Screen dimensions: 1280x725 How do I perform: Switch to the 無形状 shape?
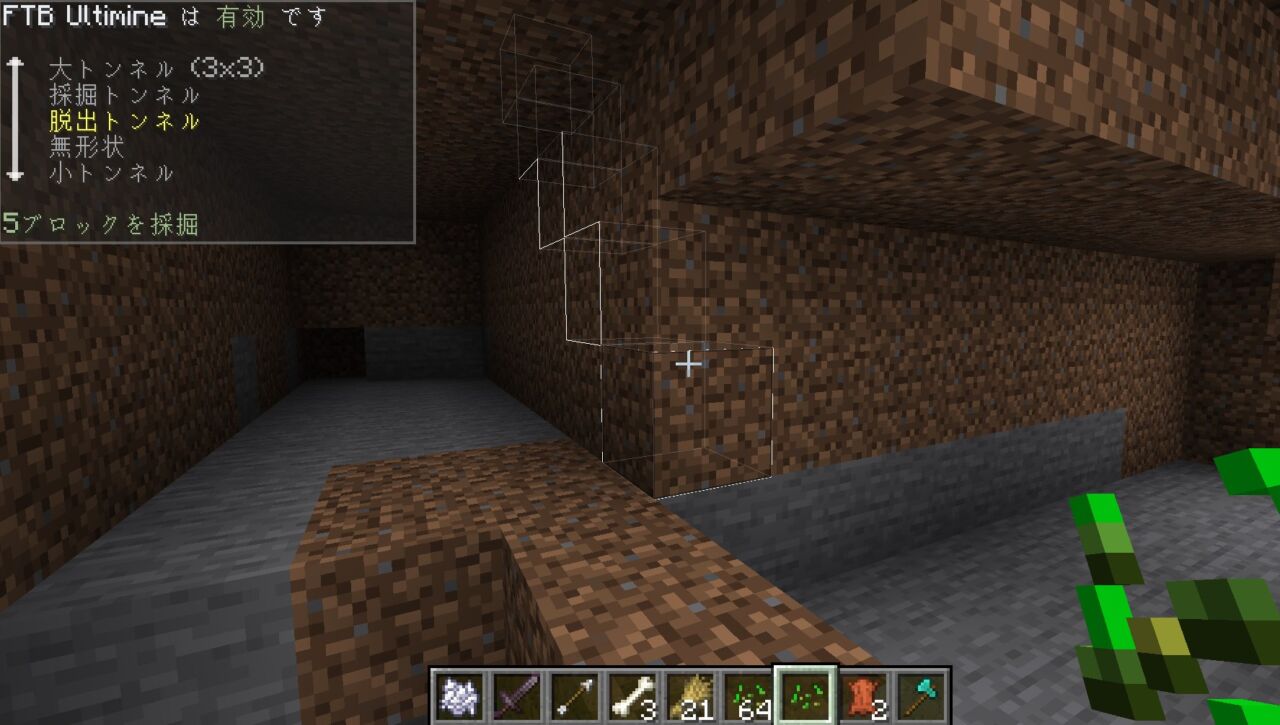[x=87, y=148]
